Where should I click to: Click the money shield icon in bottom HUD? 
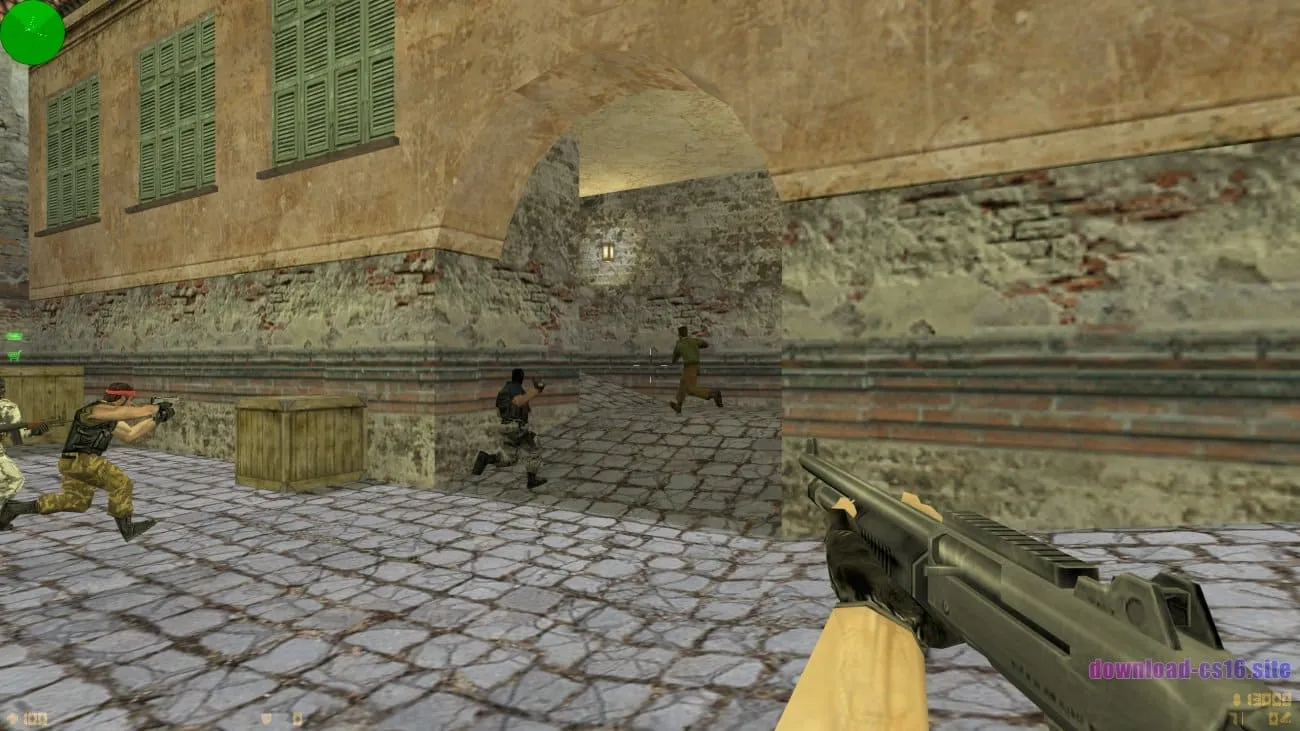265,717
